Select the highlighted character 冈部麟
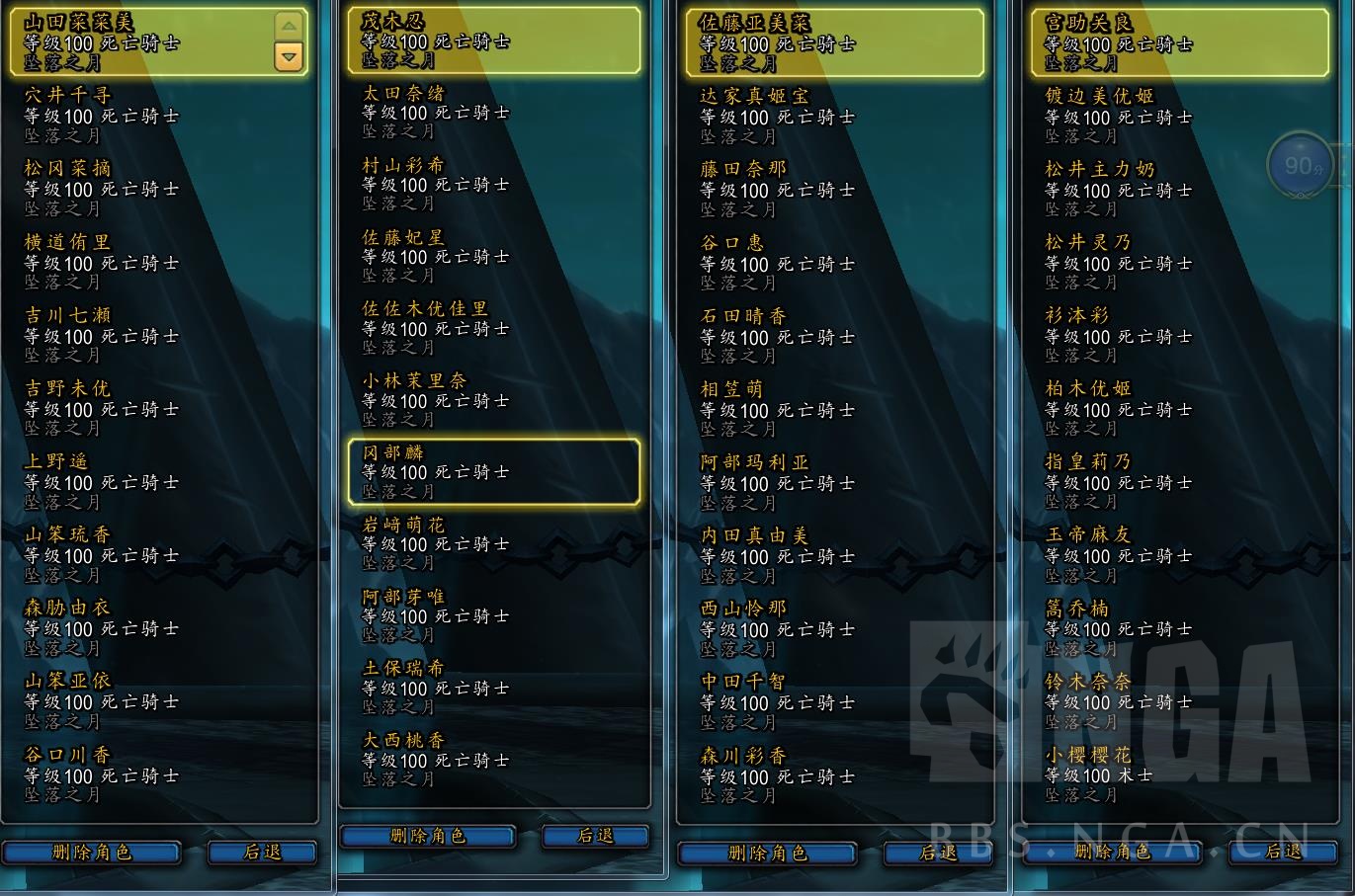1355x896 pixels. 493,471
